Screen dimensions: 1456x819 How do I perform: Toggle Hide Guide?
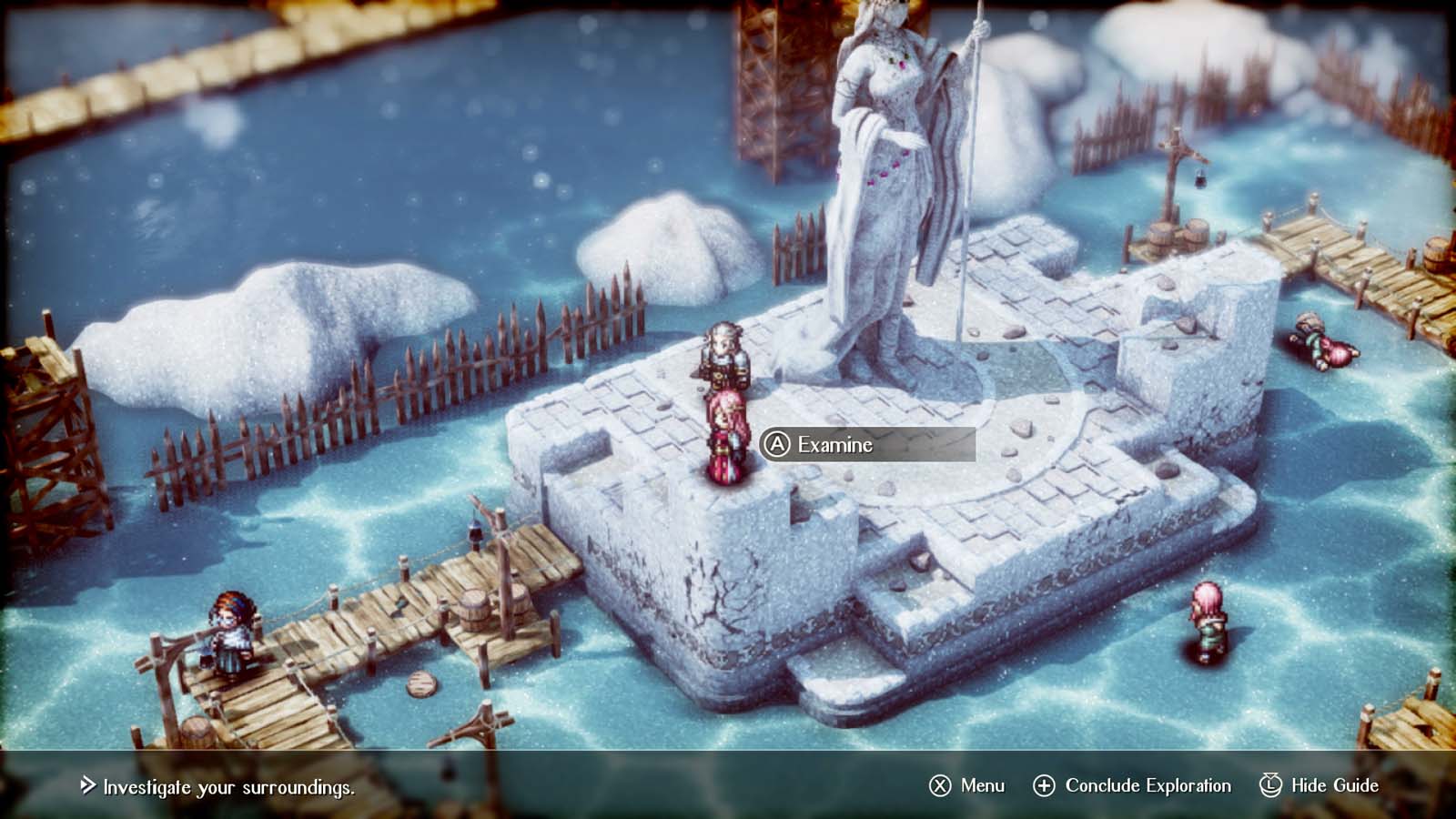click(x=1319, y=785)
